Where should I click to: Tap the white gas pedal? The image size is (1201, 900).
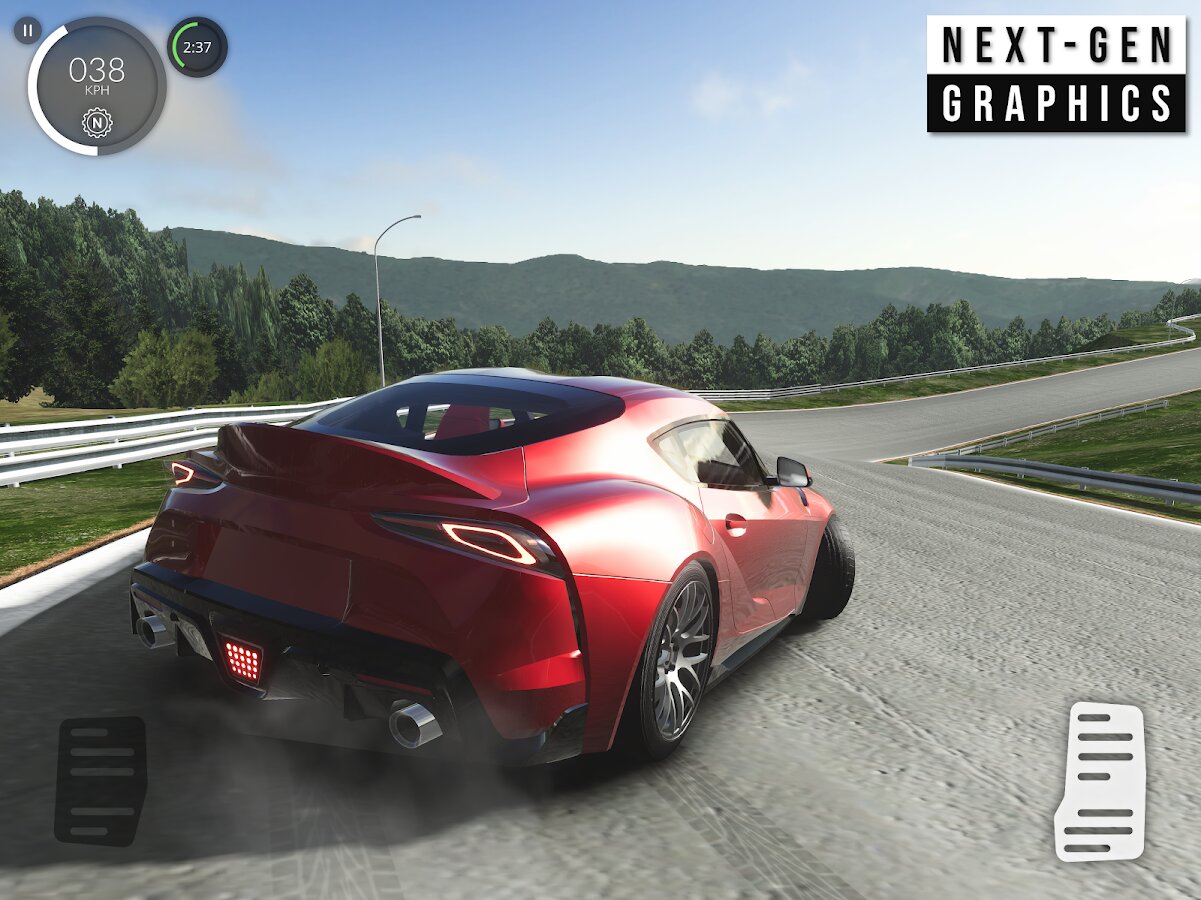[1100, 781]
